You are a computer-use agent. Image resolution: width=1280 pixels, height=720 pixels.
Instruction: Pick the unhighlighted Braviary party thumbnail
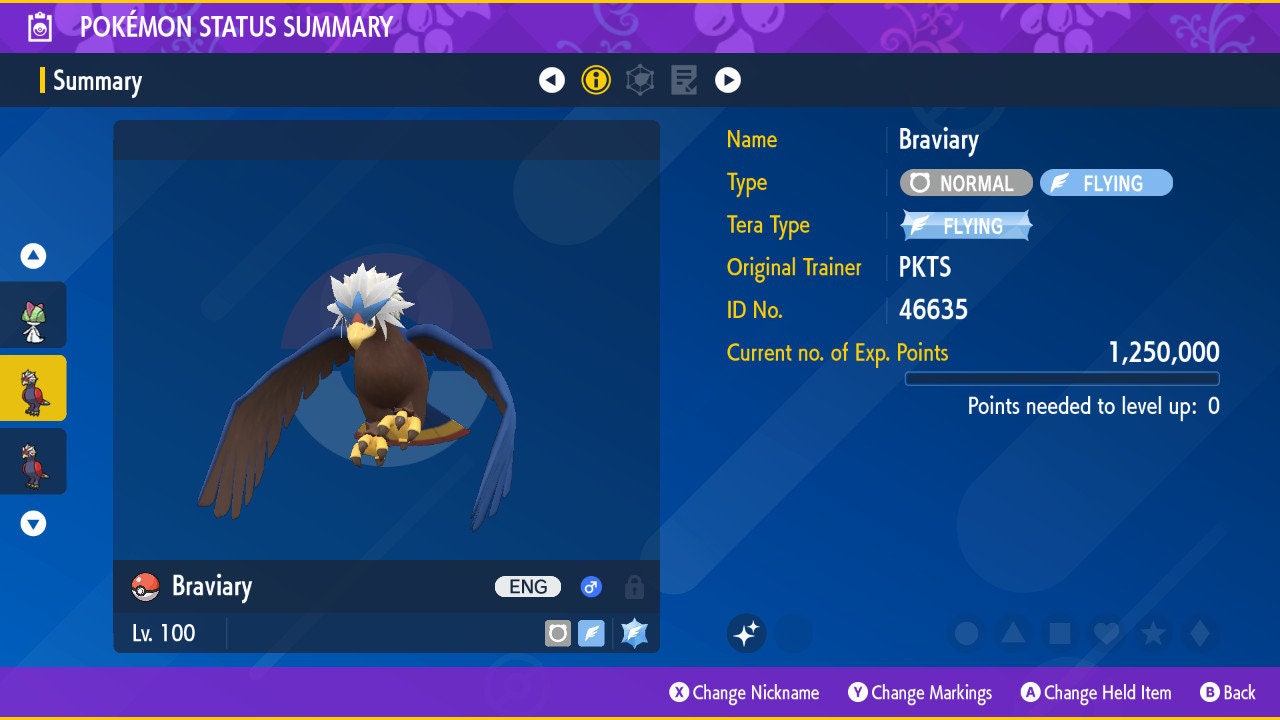[x=34, y=461]
